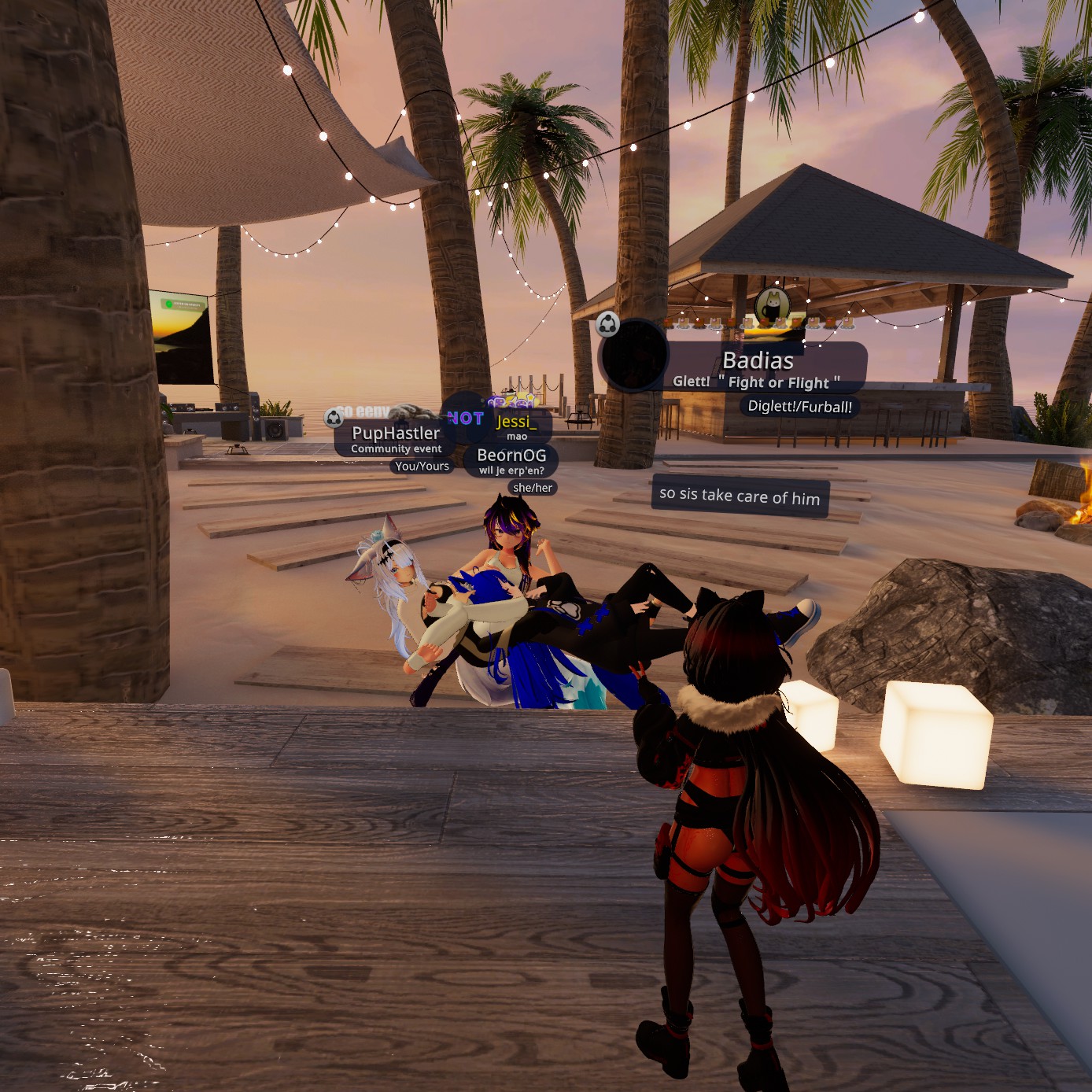Click the round profile icon beside Badias

(x=634, y=356)
